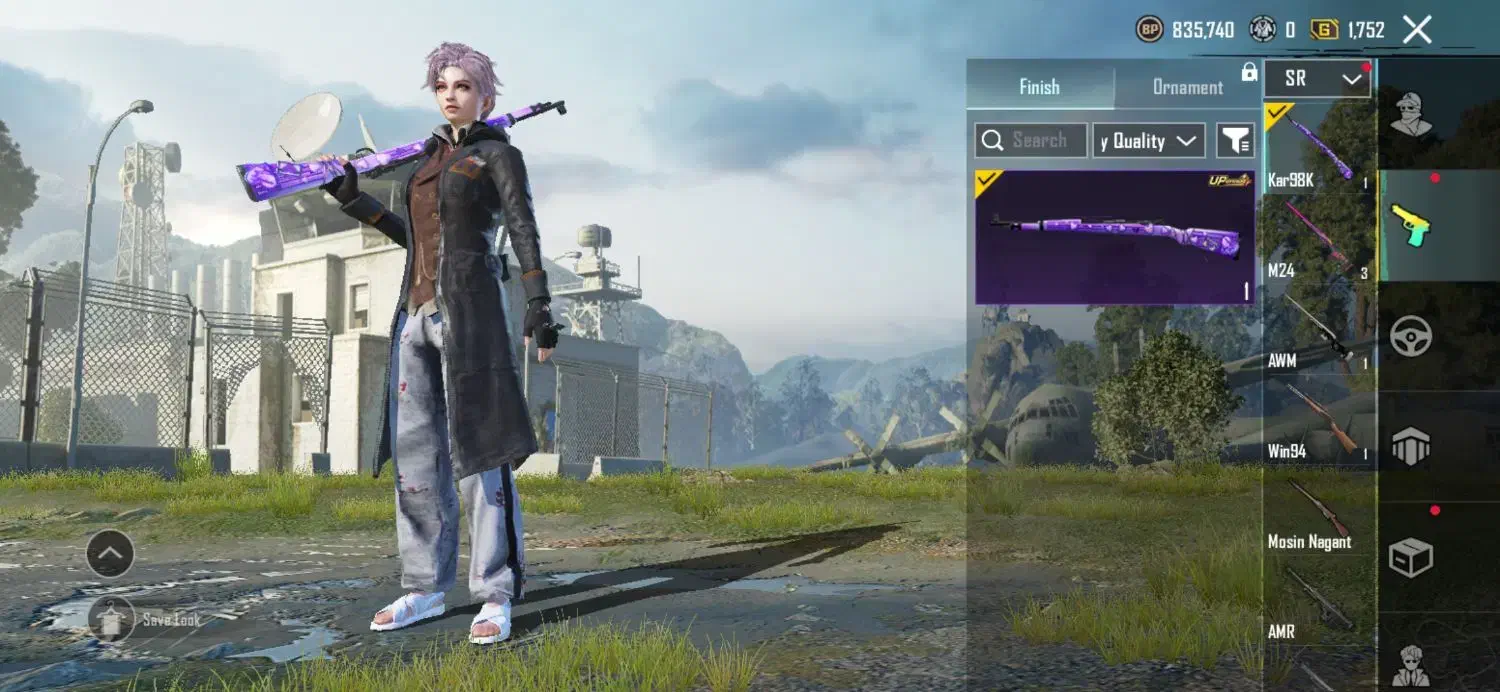Close the inventory with the X button
This screenshot has height=692, width=1500.
(1417, 30)
